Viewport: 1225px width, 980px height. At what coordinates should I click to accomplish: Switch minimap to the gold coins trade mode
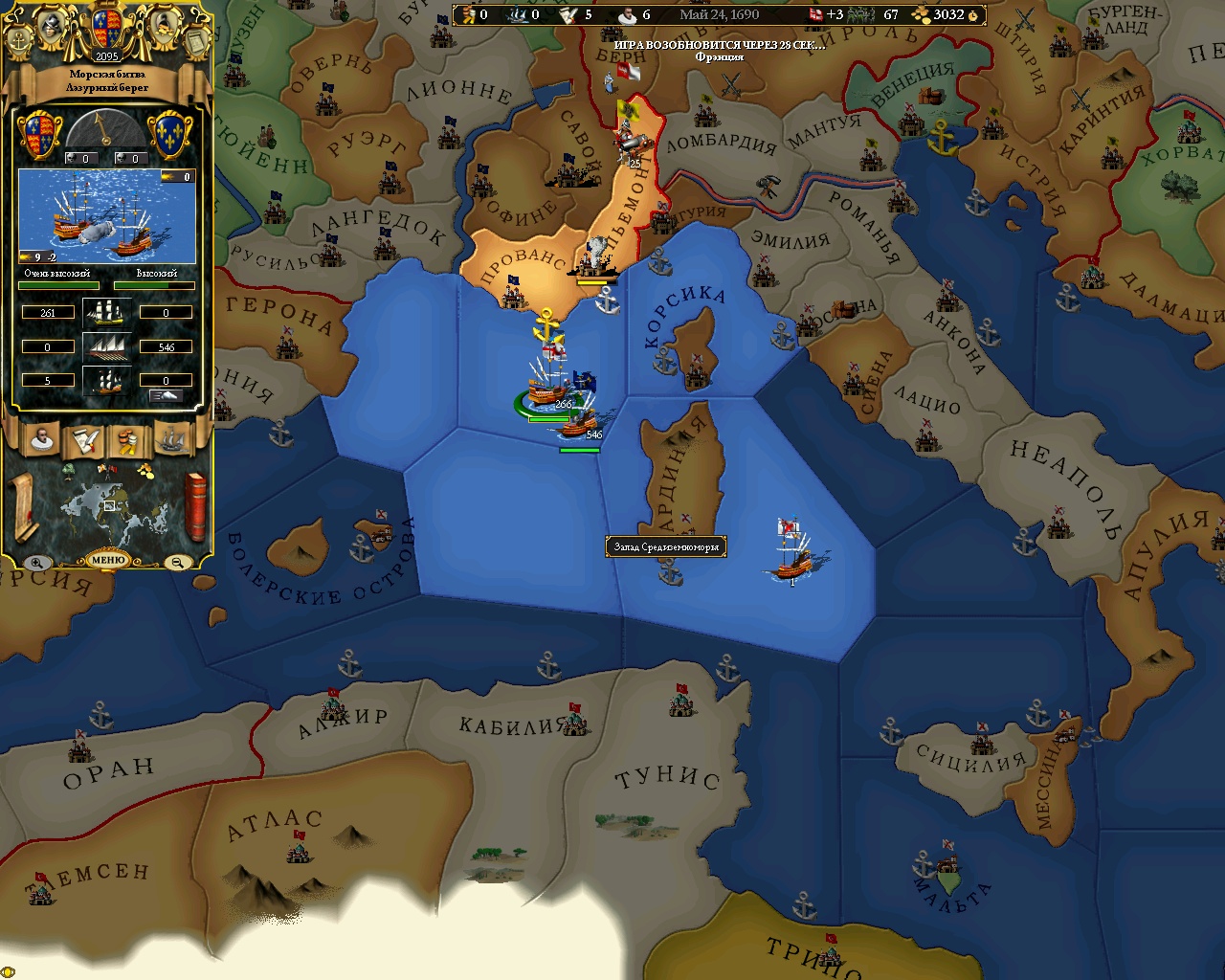145,470
